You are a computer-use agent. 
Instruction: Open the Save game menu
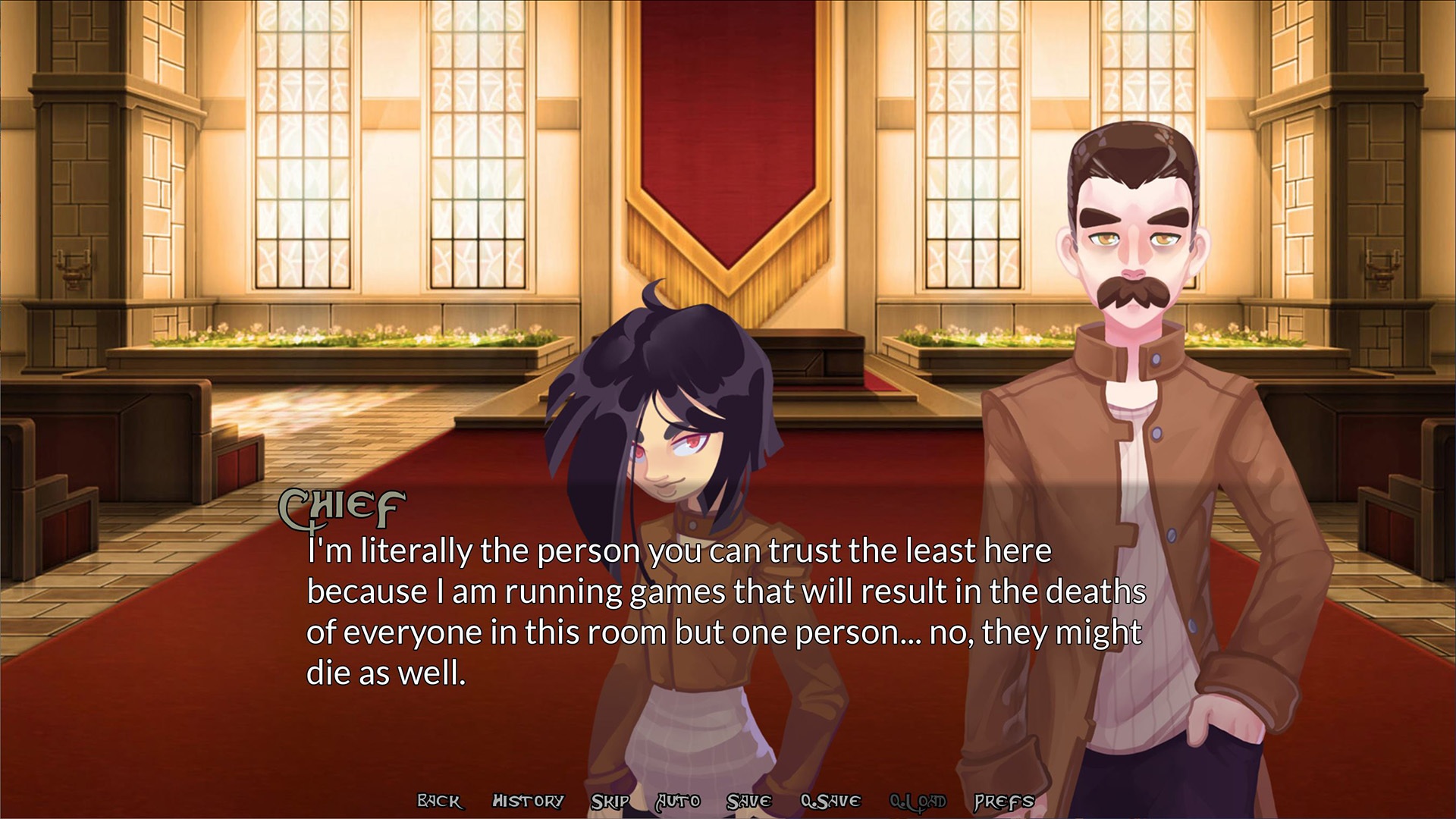pyautogui.click(x=748, y=801)
